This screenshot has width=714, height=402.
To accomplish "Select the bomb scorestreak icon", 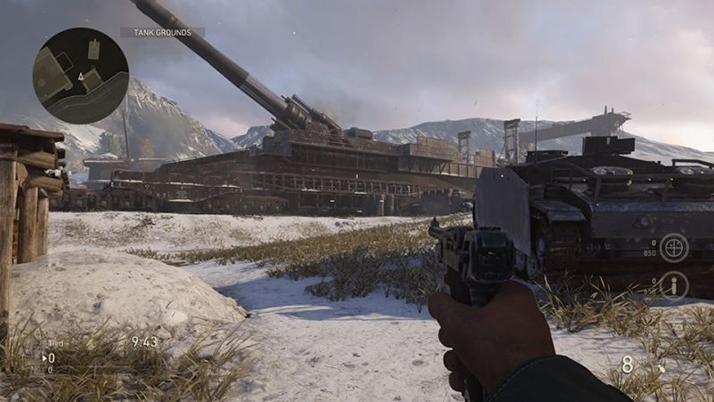I will tap(673, 286).
